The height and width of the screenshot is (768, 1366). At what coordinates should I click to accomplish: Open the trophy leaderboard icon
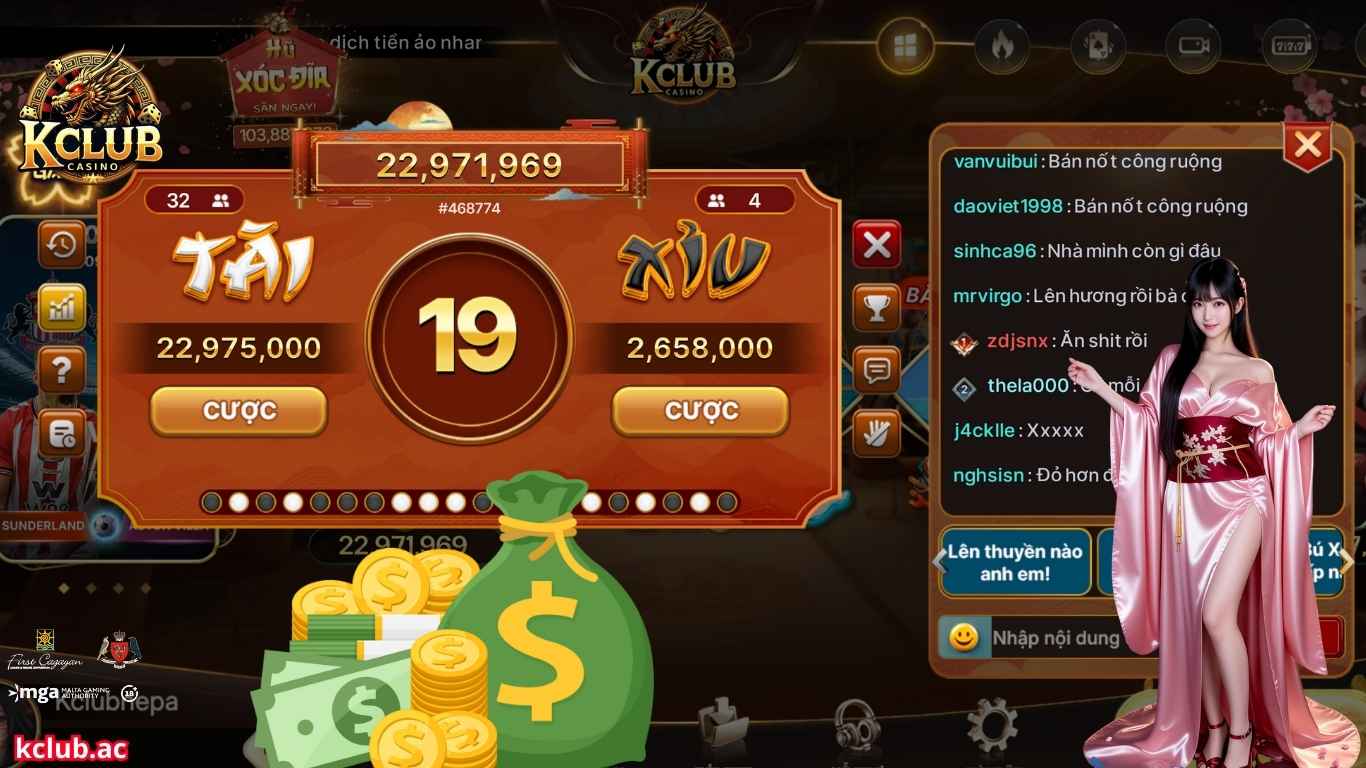click(x=876, y=308)
